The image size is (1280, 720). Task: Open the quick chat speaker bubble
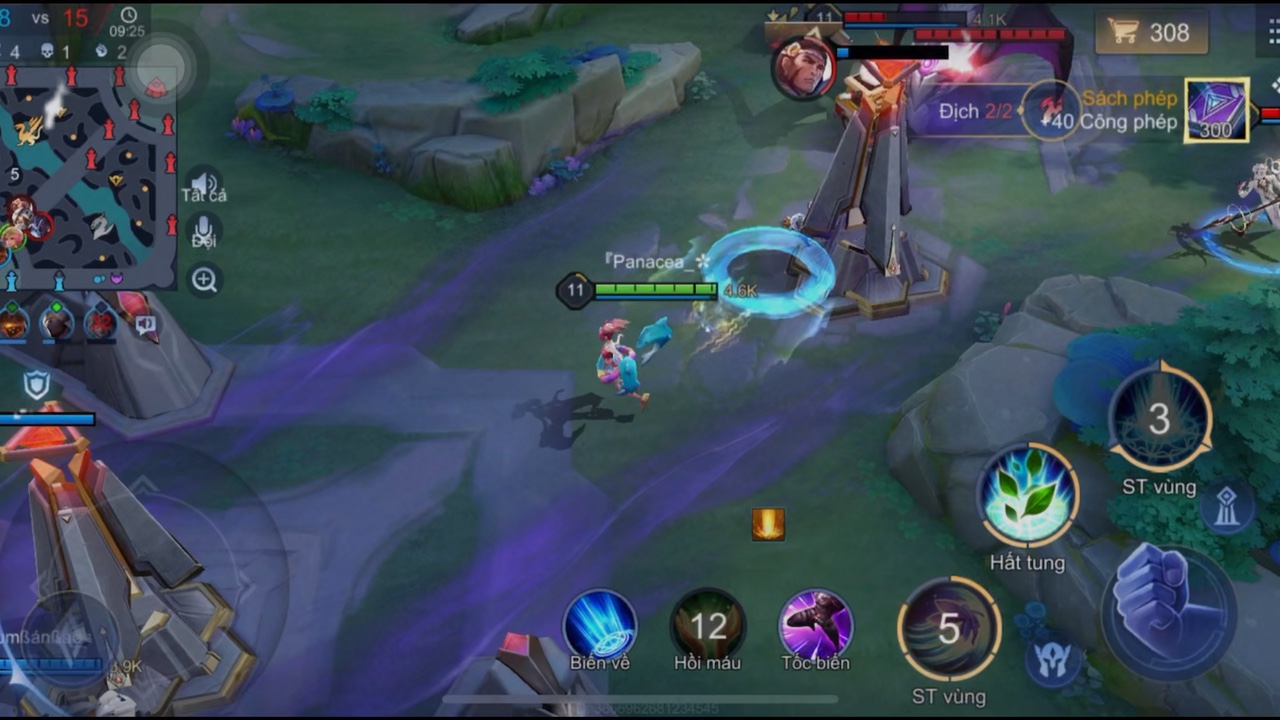(x=146, y=324)
